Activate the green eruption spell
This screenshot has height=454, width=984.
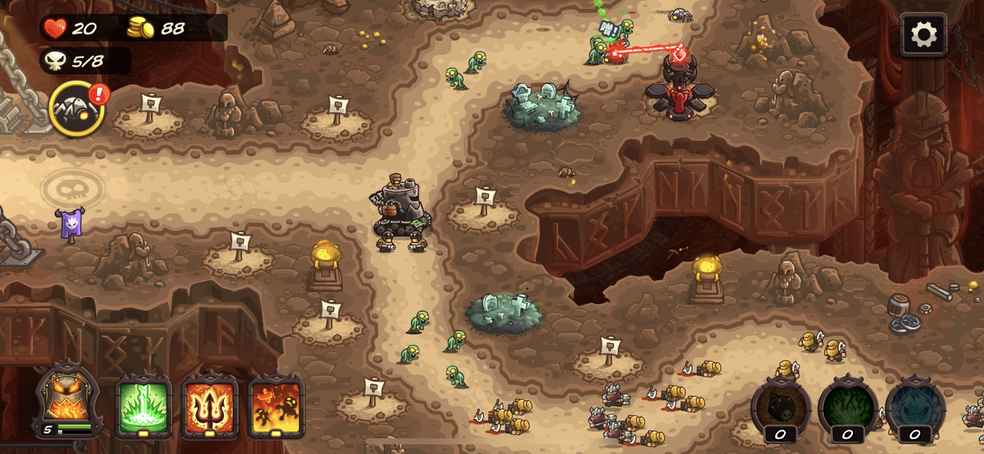[145, 407]
